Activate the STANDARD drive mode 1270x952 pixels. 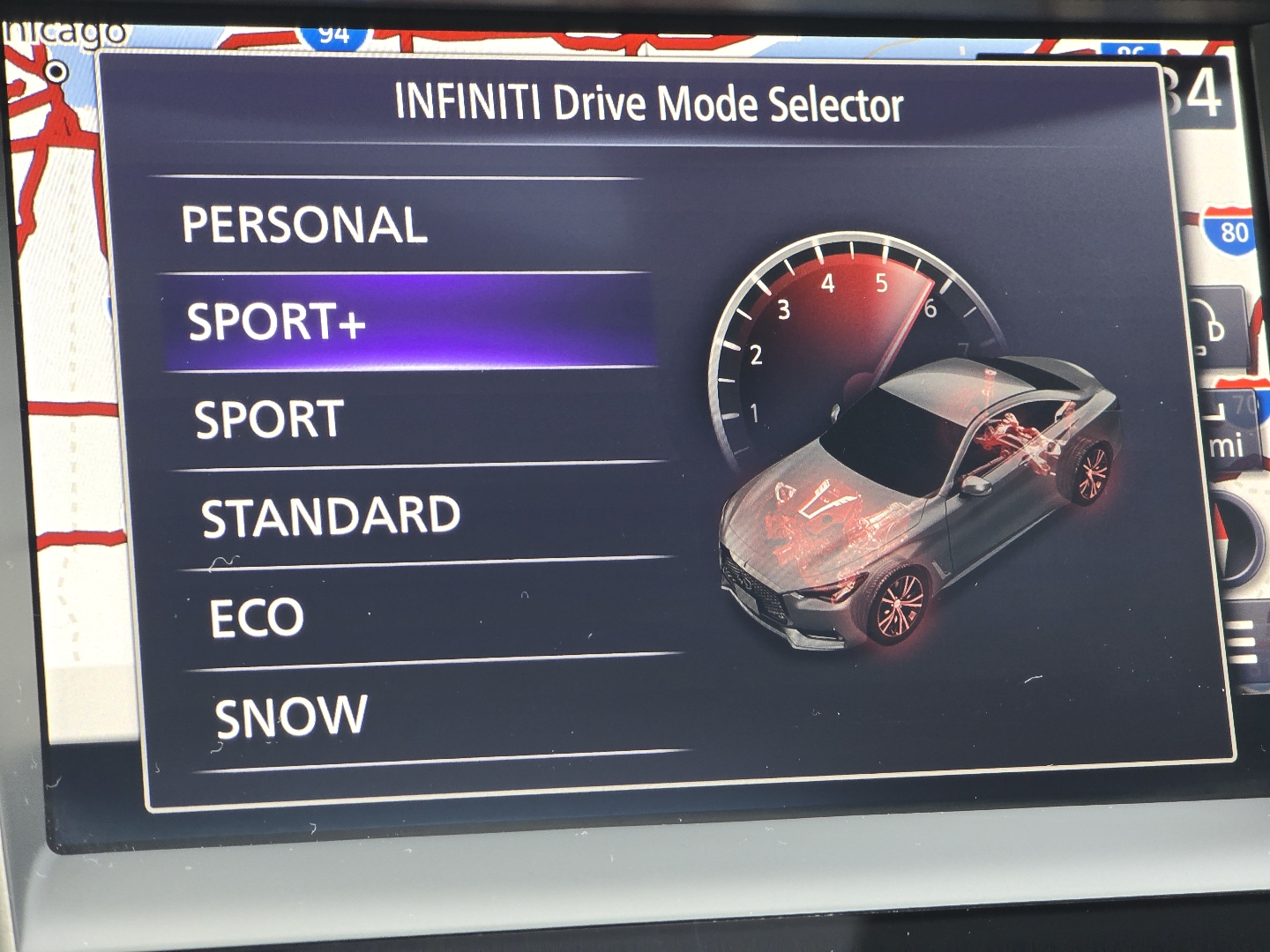click(330, 516)
